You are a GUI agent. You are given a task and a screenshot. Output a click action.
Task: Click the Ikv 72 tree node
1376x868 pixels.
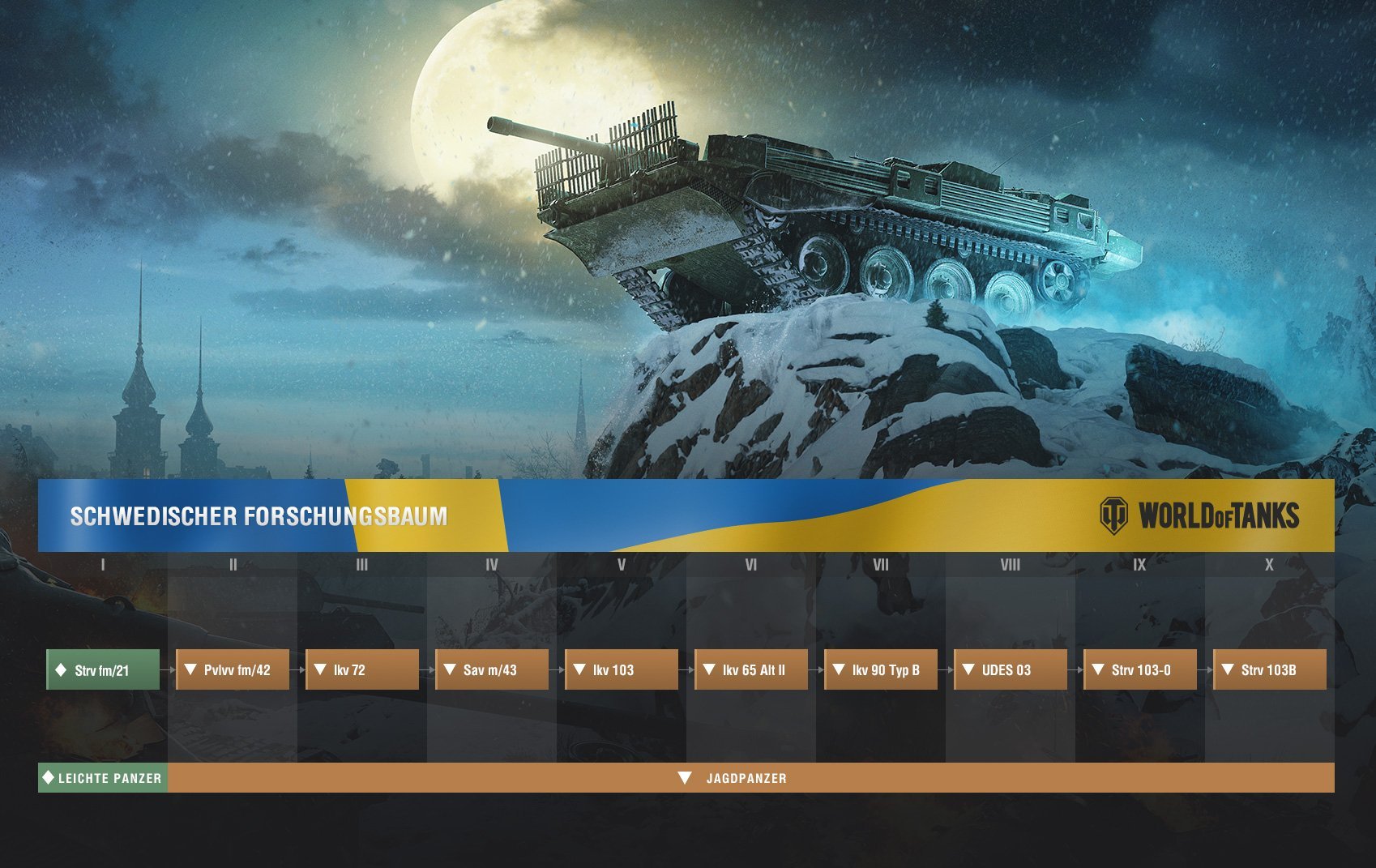coord(362,670)
